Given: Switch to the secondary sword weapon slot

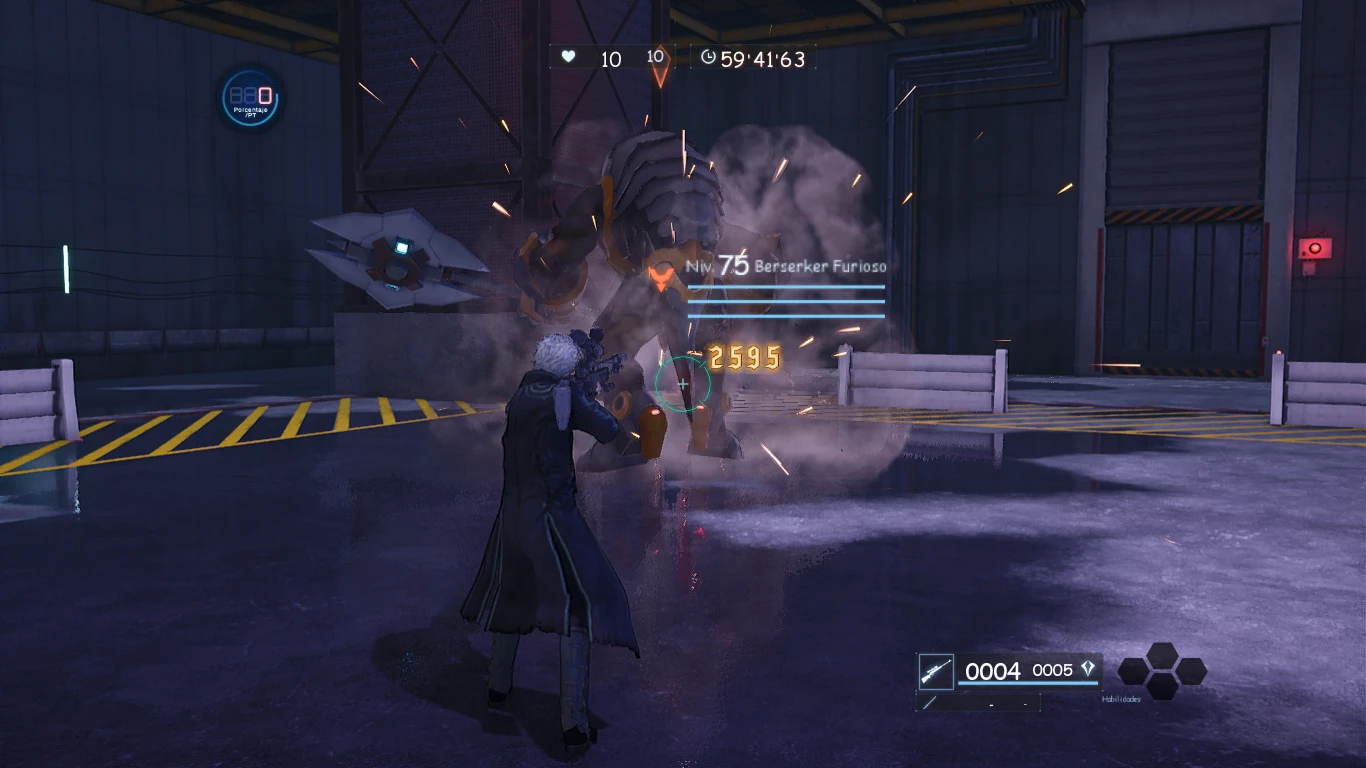Looking at the screenshot, I should [x=931, y=703].
